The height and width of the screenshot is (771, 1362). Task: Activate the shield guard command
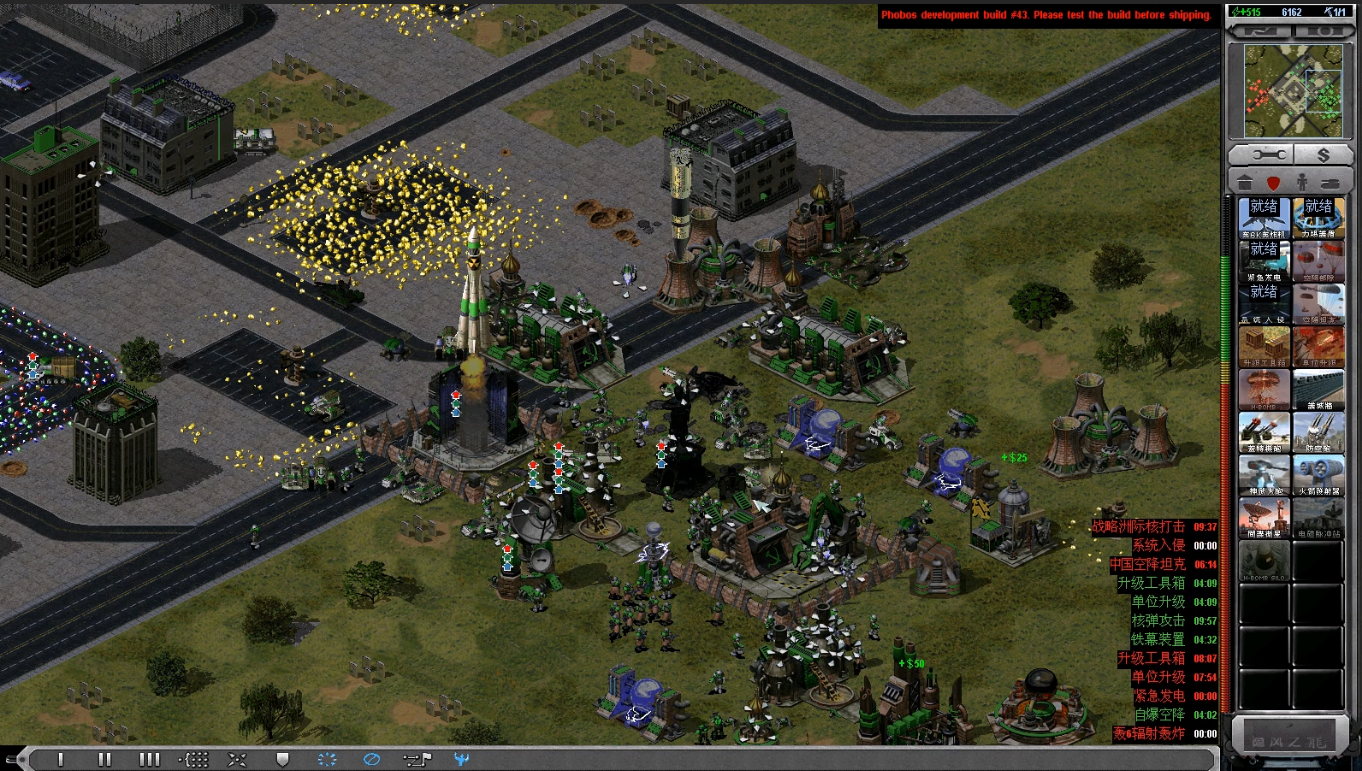[282, 759]
